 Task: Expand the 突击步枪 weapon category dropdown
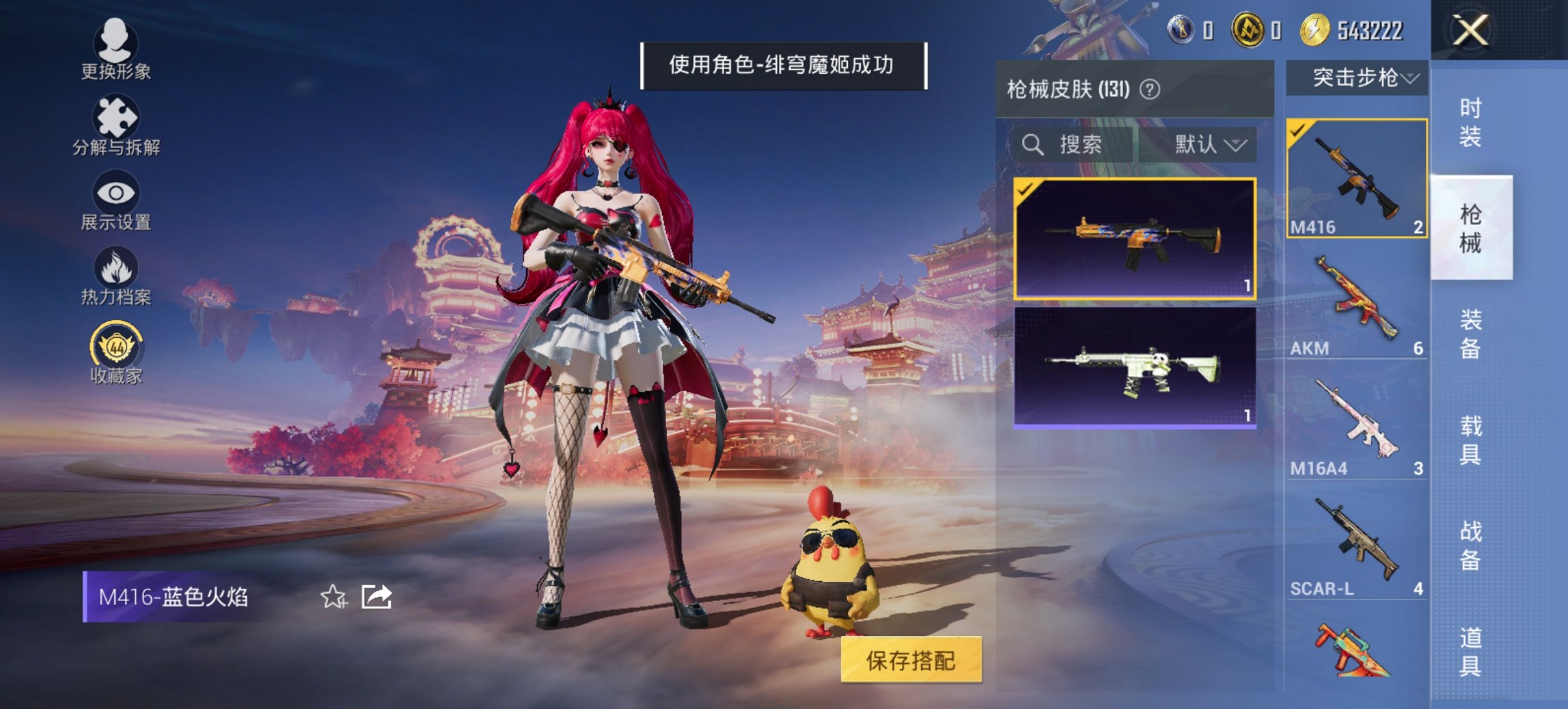[x=1360, y=77]
